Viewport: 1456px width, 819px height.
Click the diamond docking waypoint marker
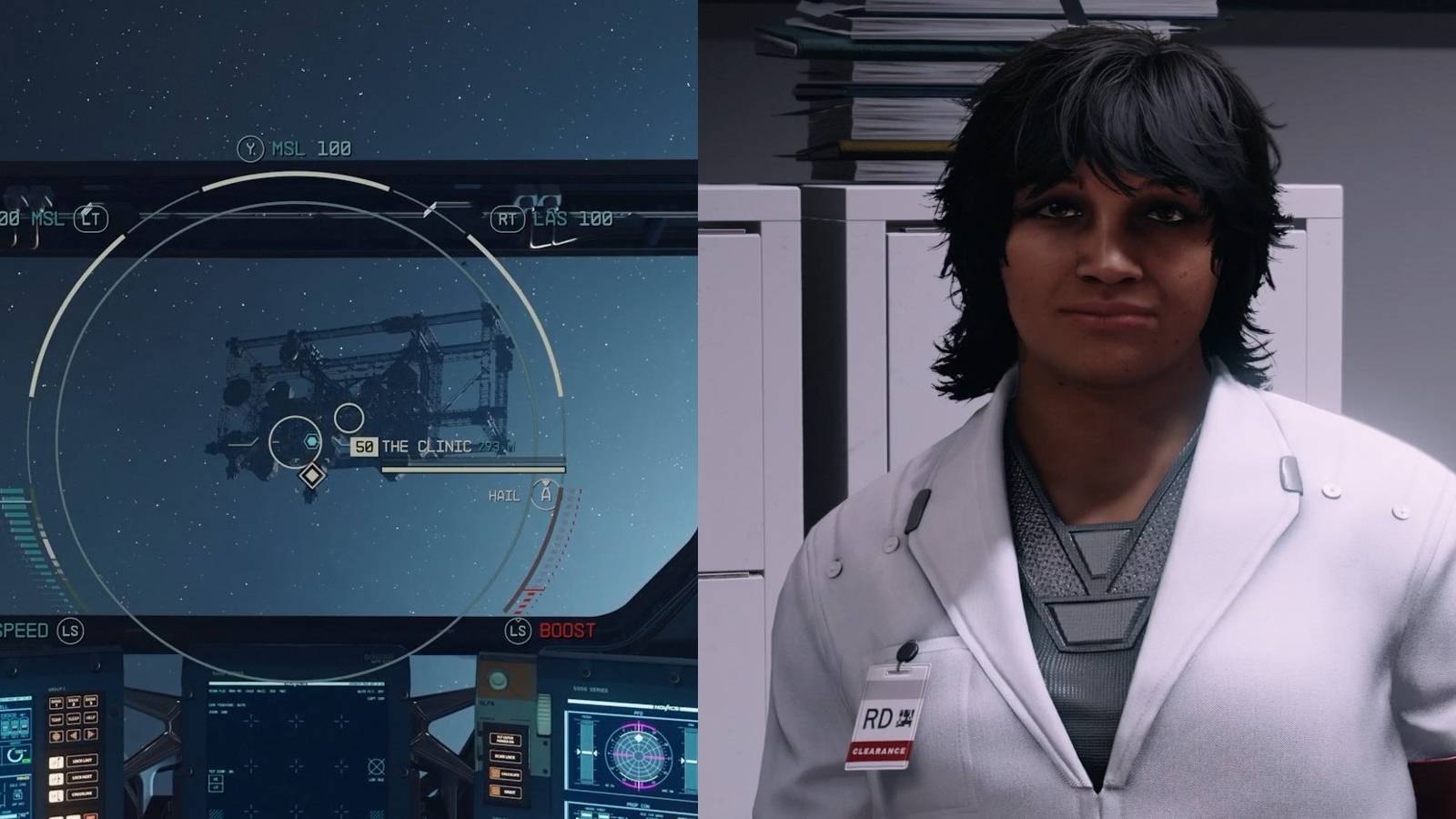tap(312, 474)
